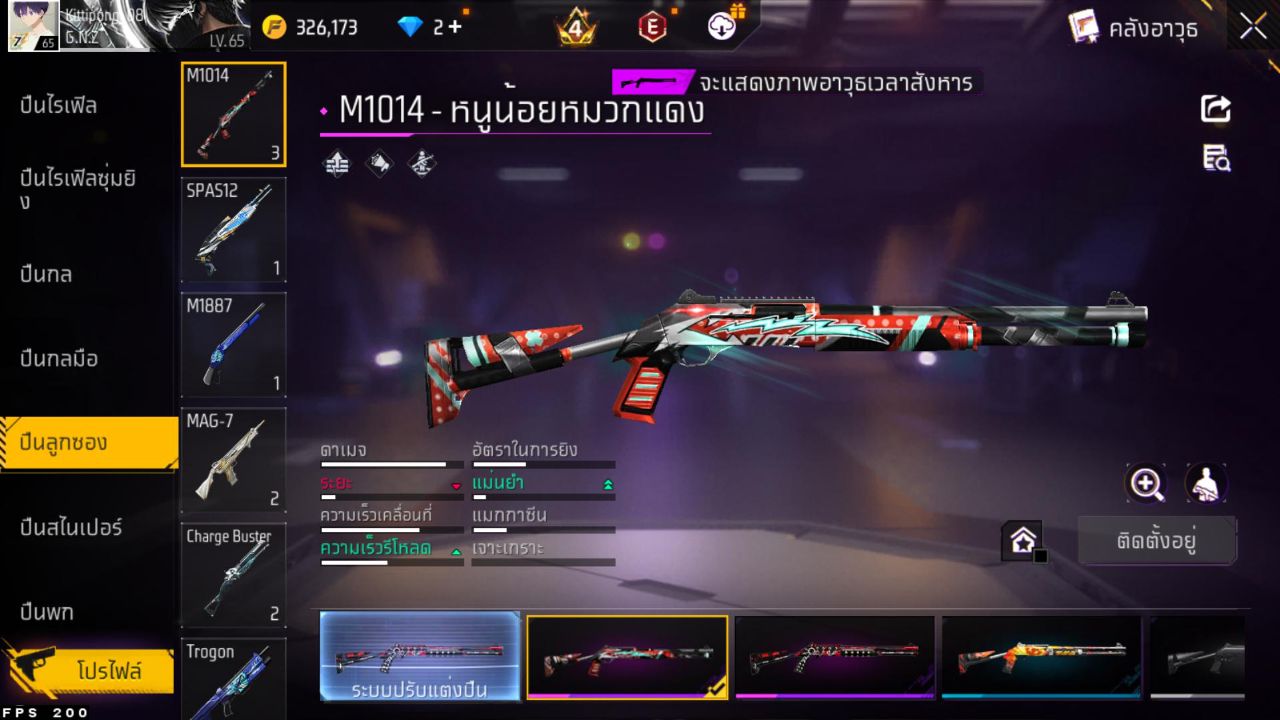Share the M1014 skin via share icon

1215,110
